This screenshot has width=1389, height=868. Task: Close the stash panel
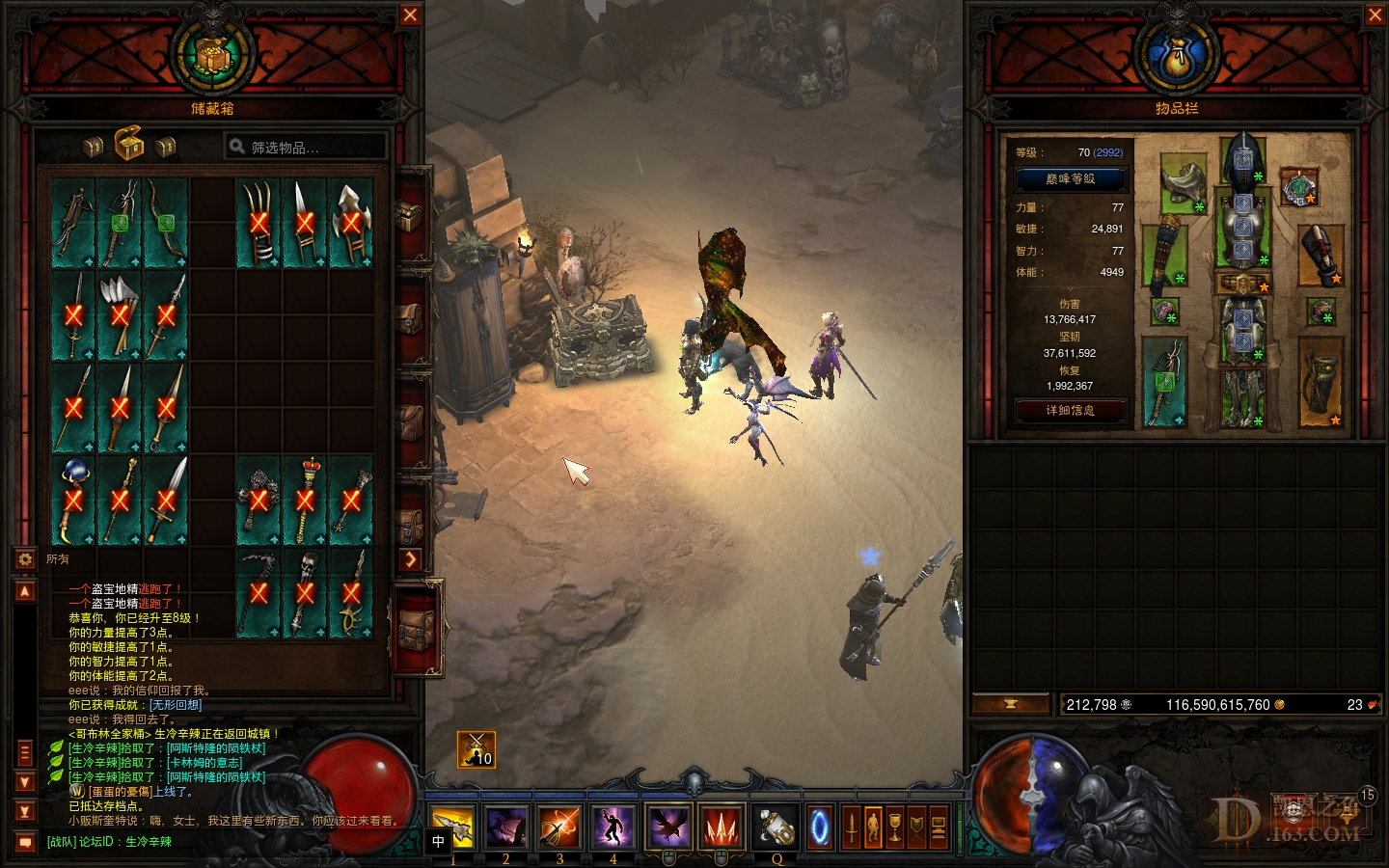click(x=410, y=14)
